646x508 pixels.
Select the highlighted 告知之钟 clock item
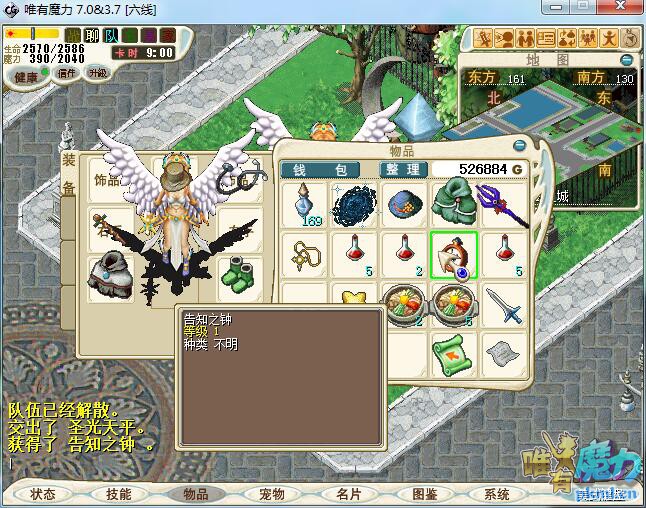pos(454,254)
